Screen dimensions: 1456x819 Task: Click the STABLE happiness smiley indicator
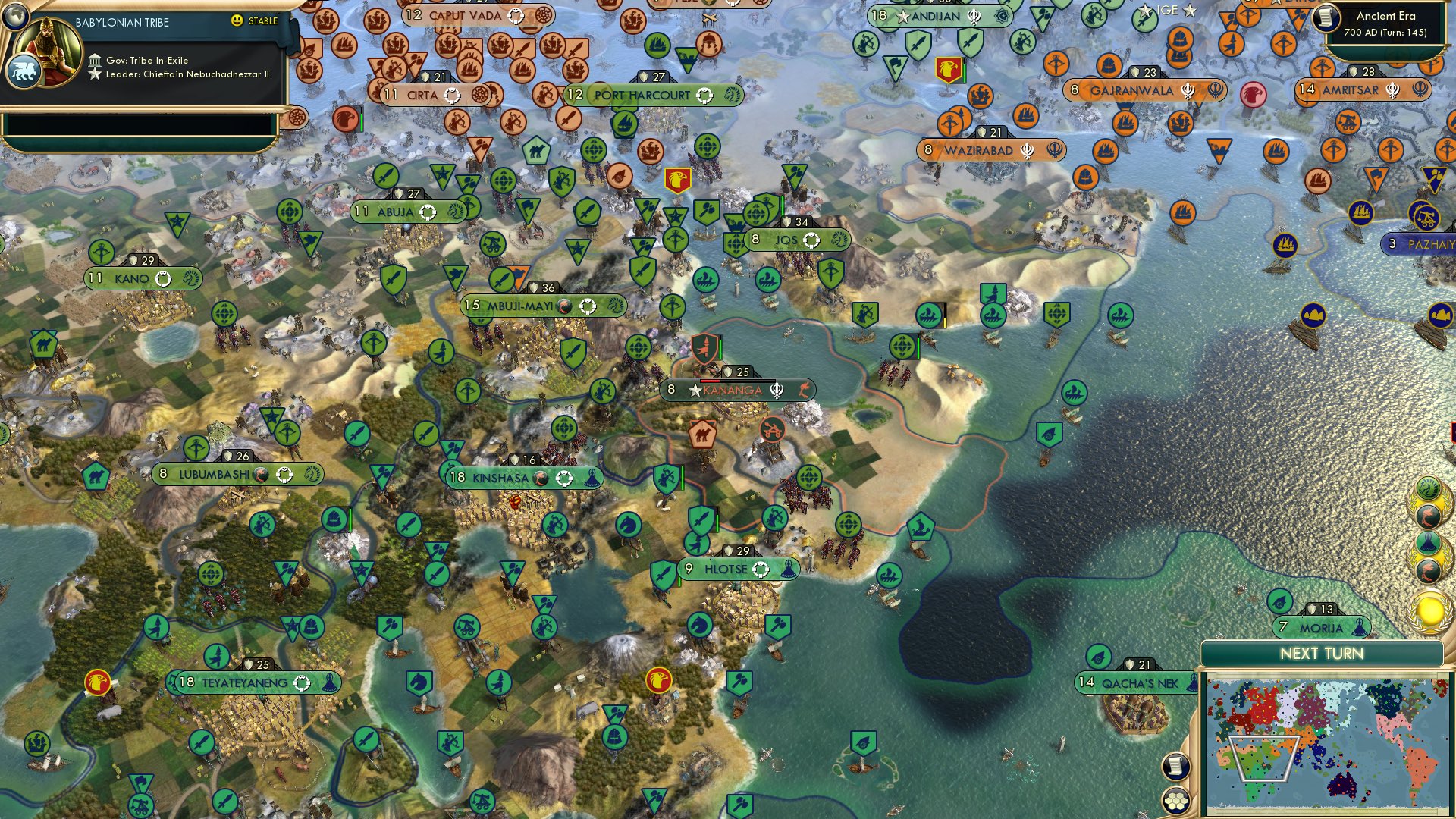coord(237,21)
